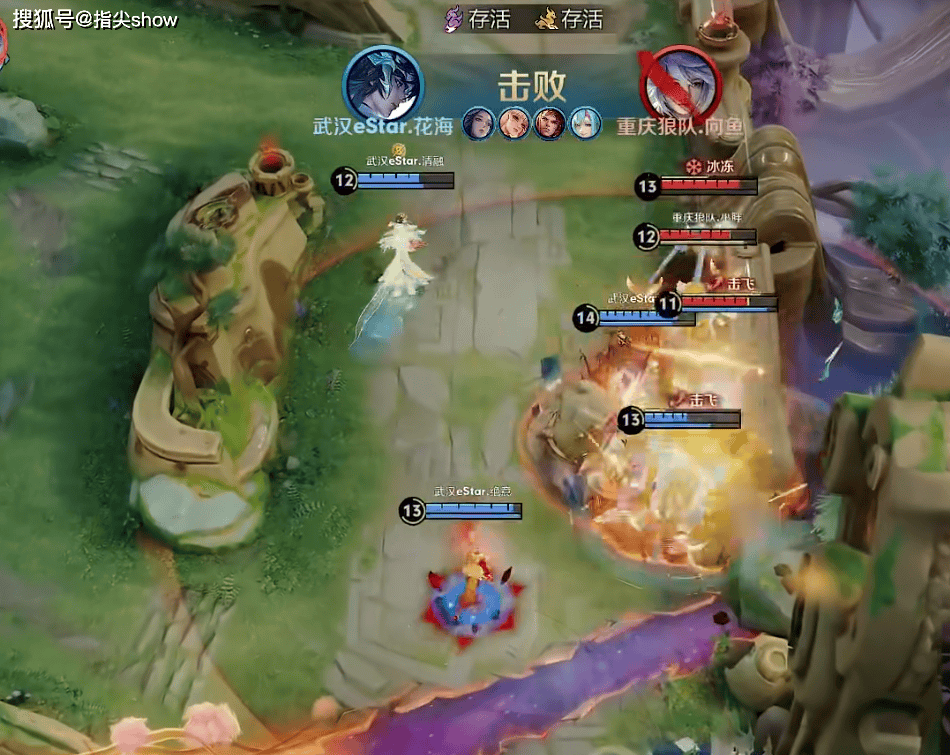Image resolution: width=950 pixels, height=755 pixels.
Task: Select crossed-out portrait of 重庆狼队.向鱼
Action: pos(678,84)
